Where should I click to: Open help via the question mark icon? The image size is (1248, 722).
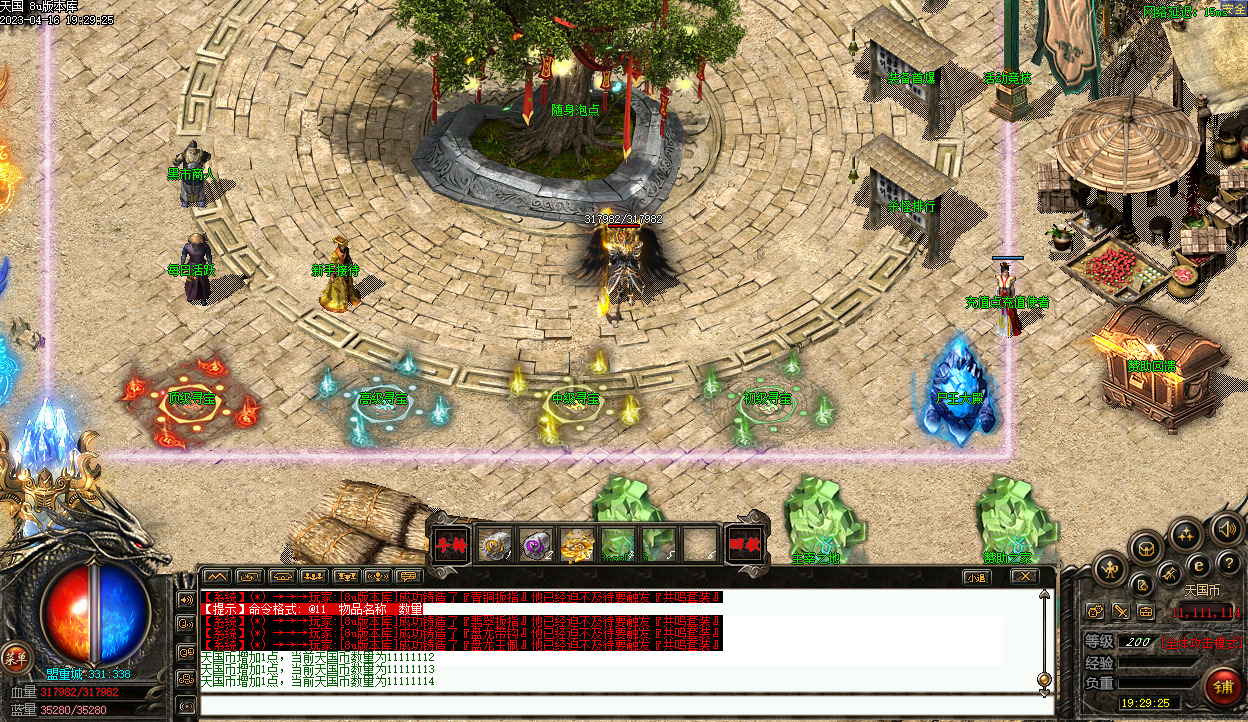point(1229,563)
